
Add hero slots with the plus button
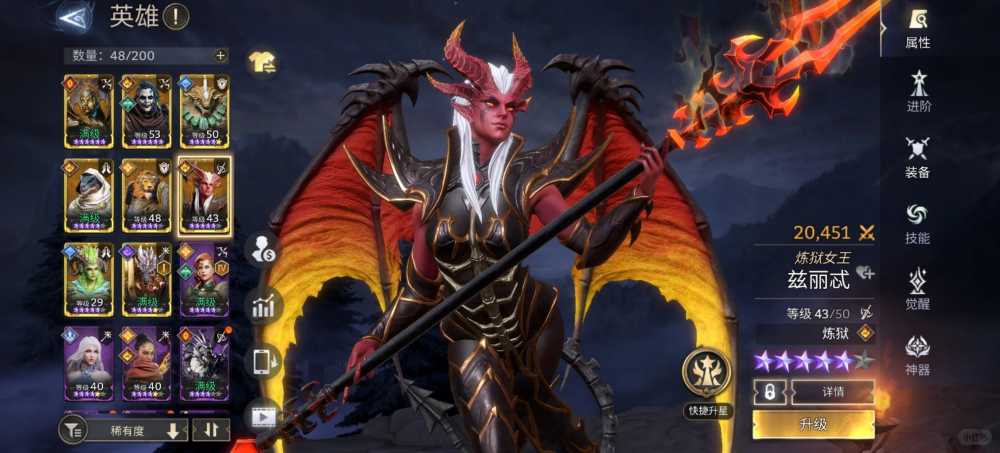coord(220,56)
